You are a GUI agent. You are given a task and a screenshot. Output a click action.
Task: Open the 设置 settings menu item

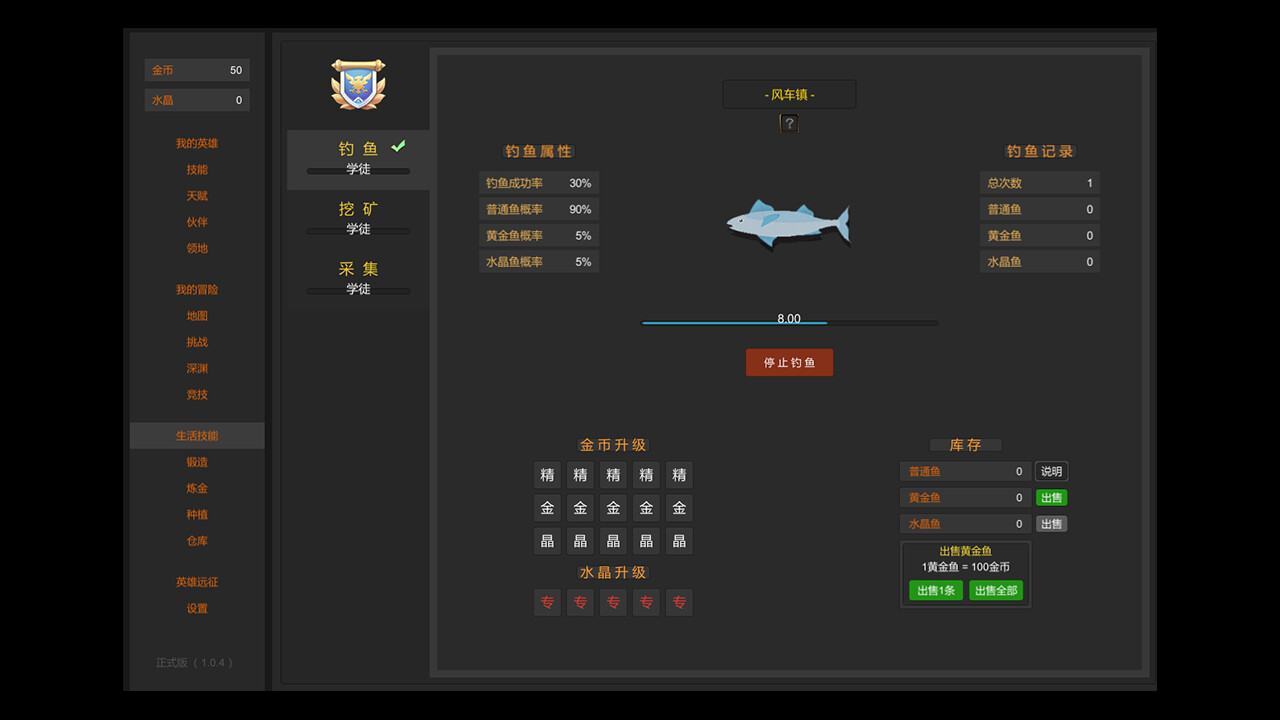click(197, 608)
